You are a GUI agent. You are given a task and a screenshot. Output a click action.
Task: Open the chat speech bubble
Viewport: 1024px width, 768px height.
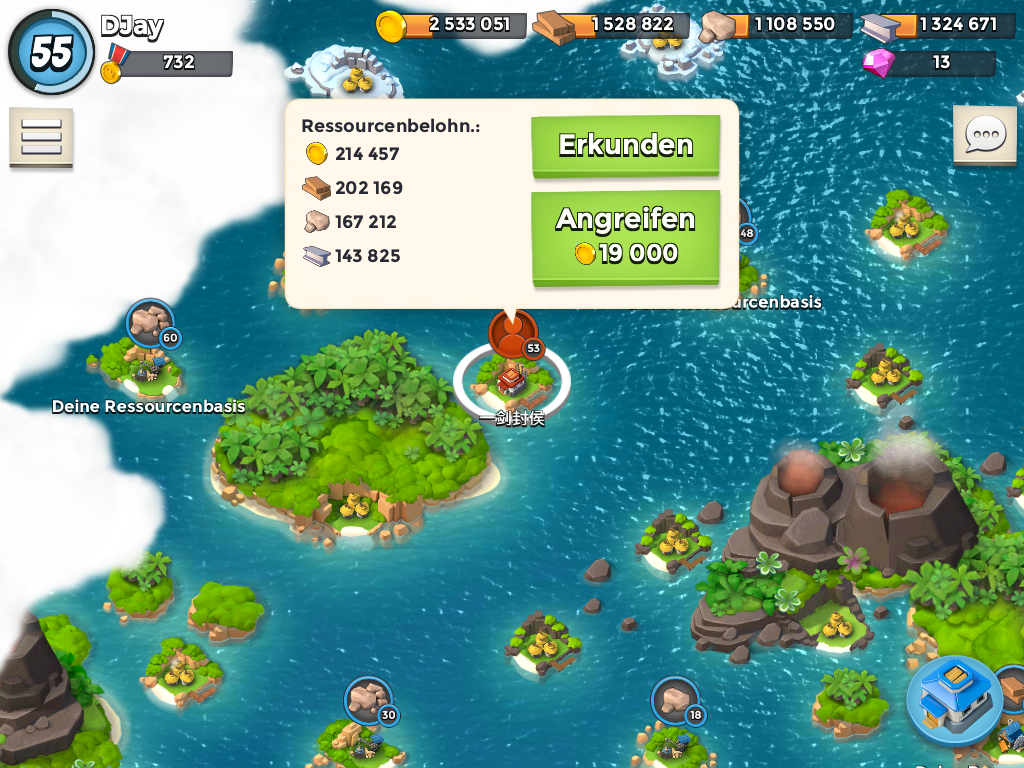(985, 134)
